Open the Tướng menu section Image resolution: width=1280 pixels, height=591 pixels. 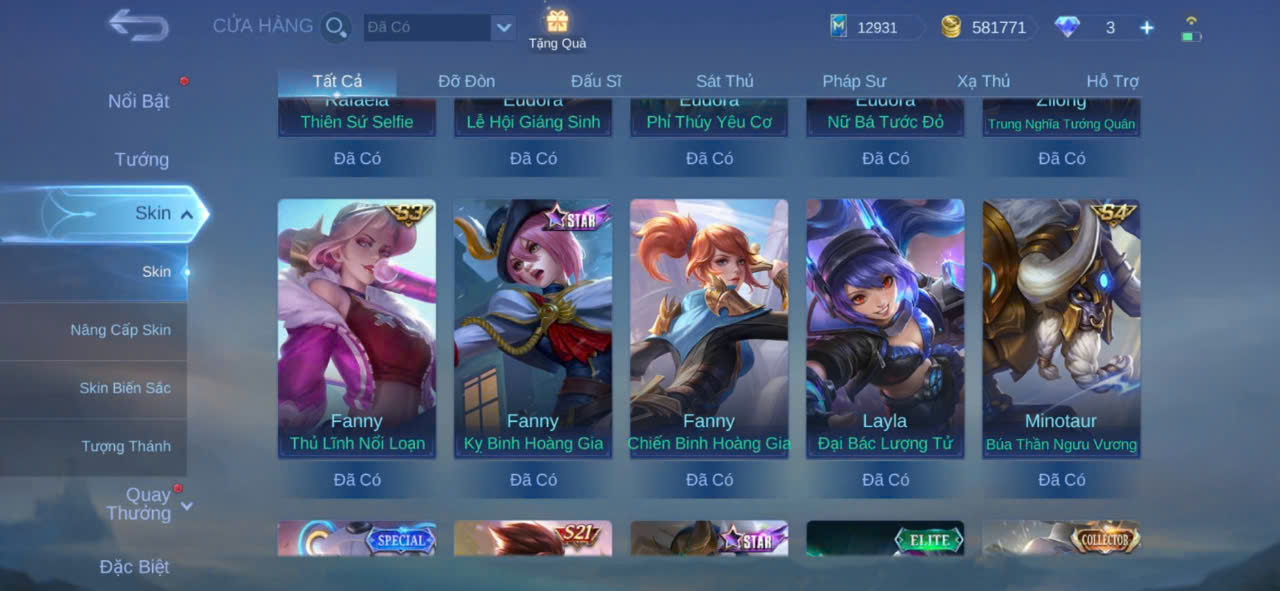(141, 159)
